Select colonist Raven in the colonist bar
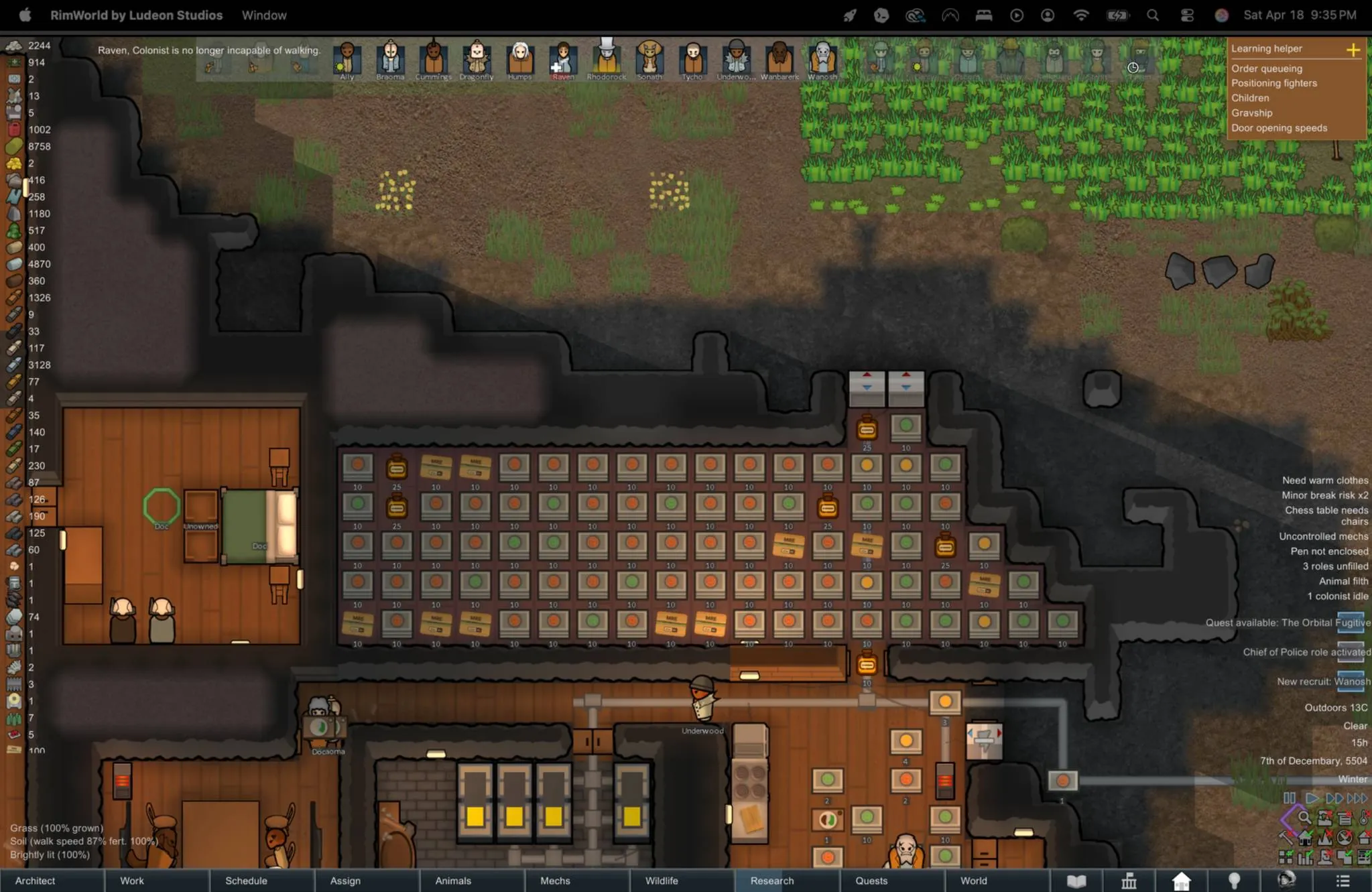Image resolution: width=1372 pixels, height=892 pixels. (563, 59)
